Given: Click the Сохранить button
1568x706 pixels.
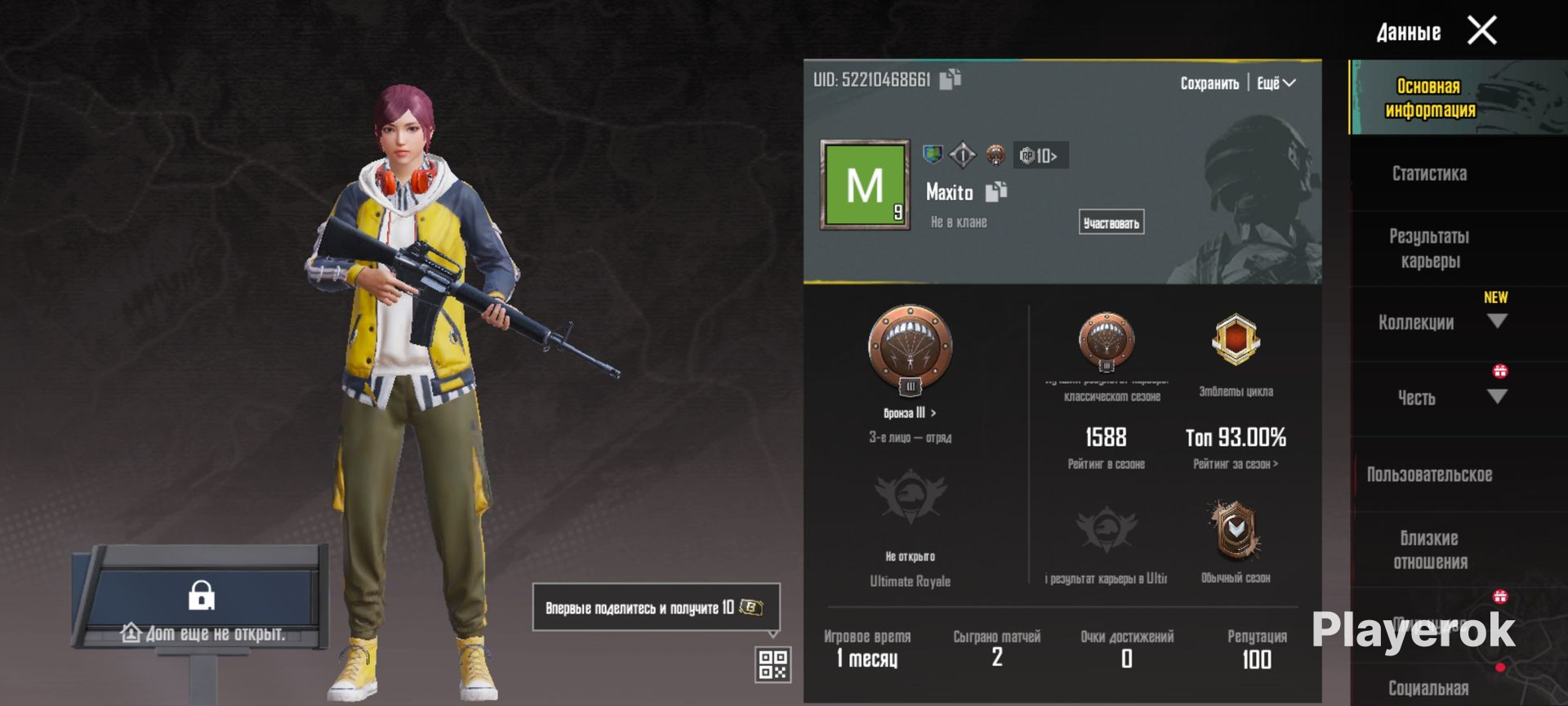Looking at the screenshot, I should coord(1209,83).
